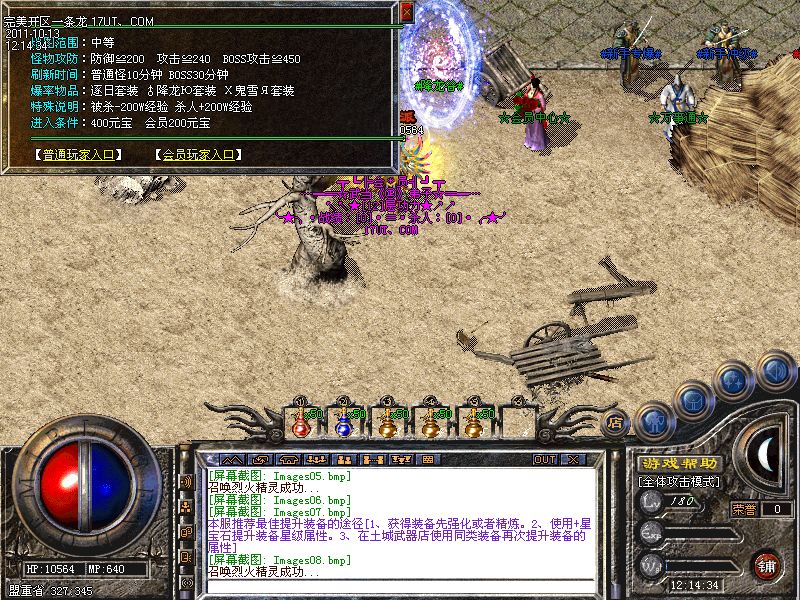Toggle the 全体攻击模式 attack mode label
This screenshot has height=600, width=800.
click(681, 481)
